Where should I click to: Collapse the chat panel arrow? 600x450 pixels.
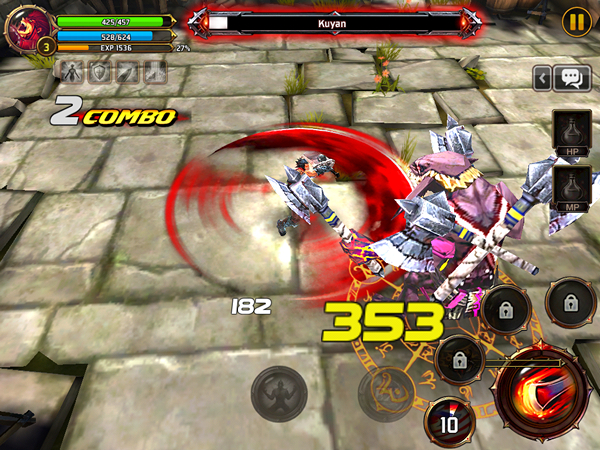pyautogui.click(x=542, y=77)
